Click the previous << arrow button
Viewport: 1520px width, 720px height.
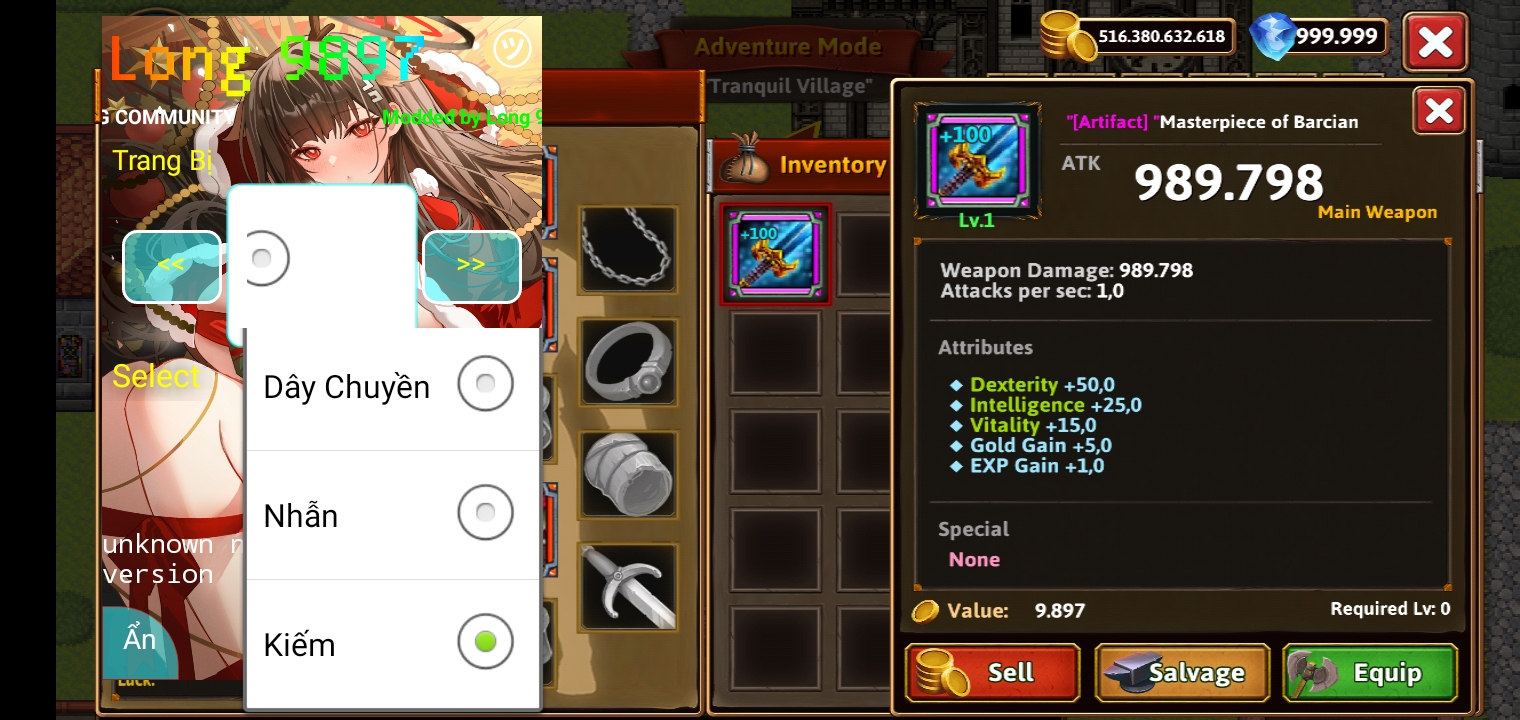coord(171,266)
